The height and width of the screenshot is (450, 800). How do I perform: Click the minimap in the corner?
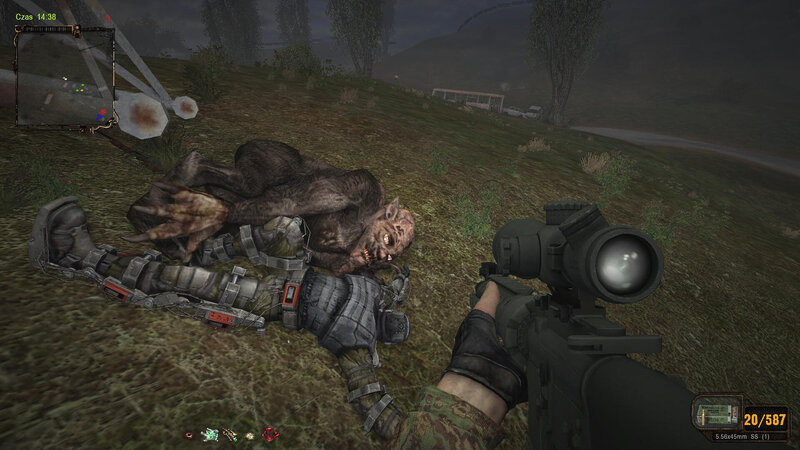tap(65, 76)
